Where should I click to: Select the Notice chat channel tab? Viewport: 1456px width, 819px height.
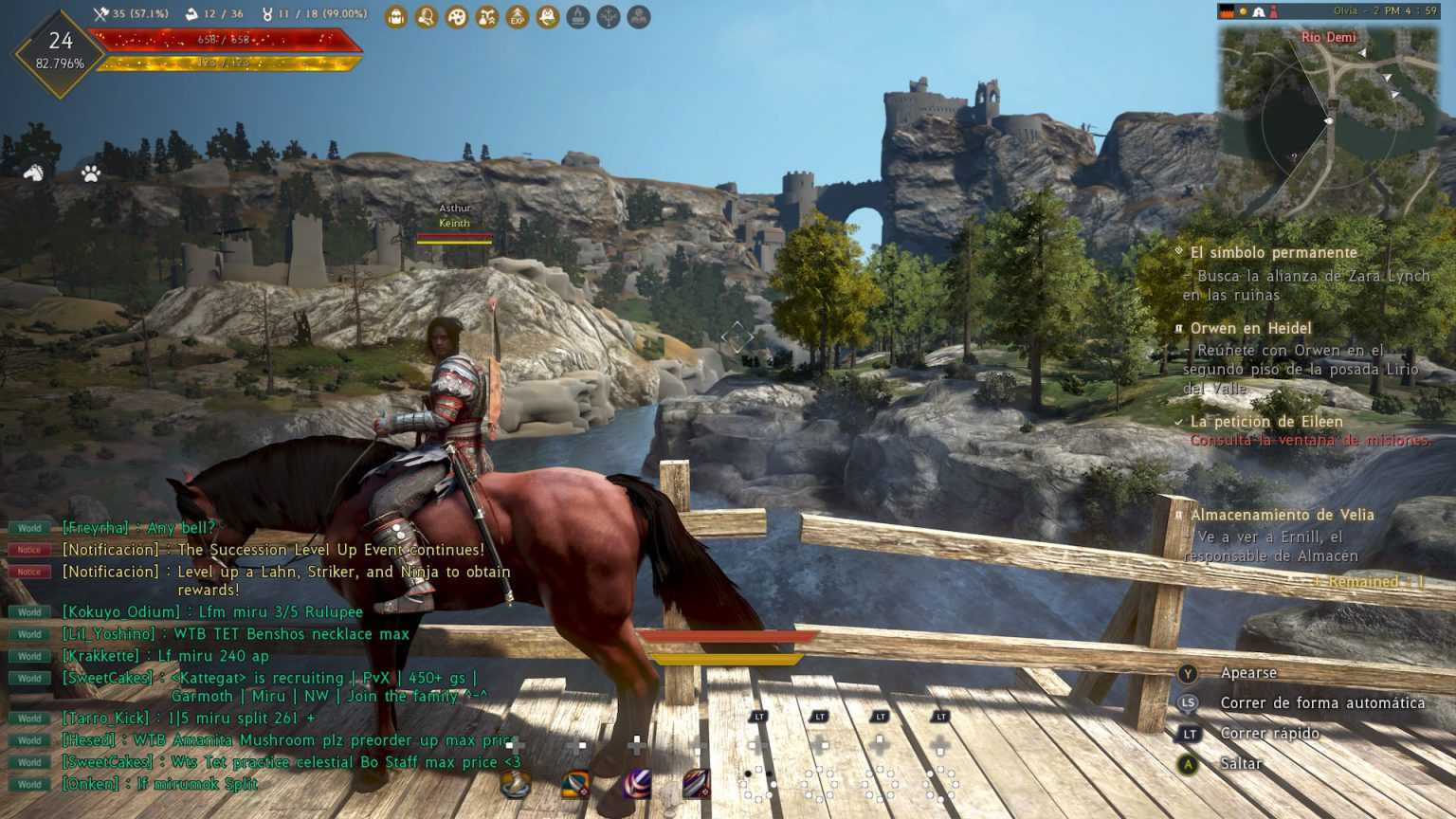[28, 550]
